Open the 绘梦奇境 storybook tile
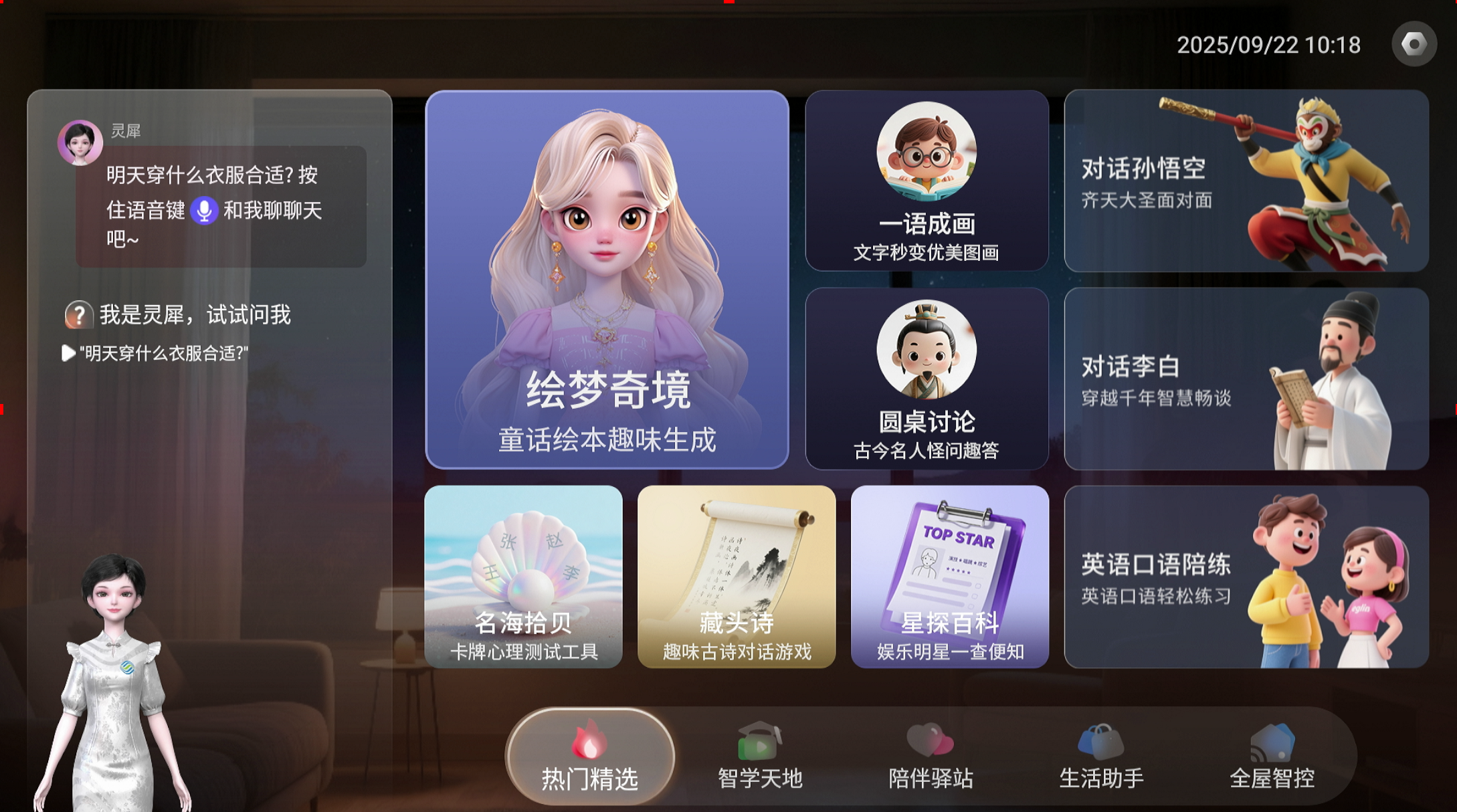The width and height of the screenshot is (1457, 812). 607,280
